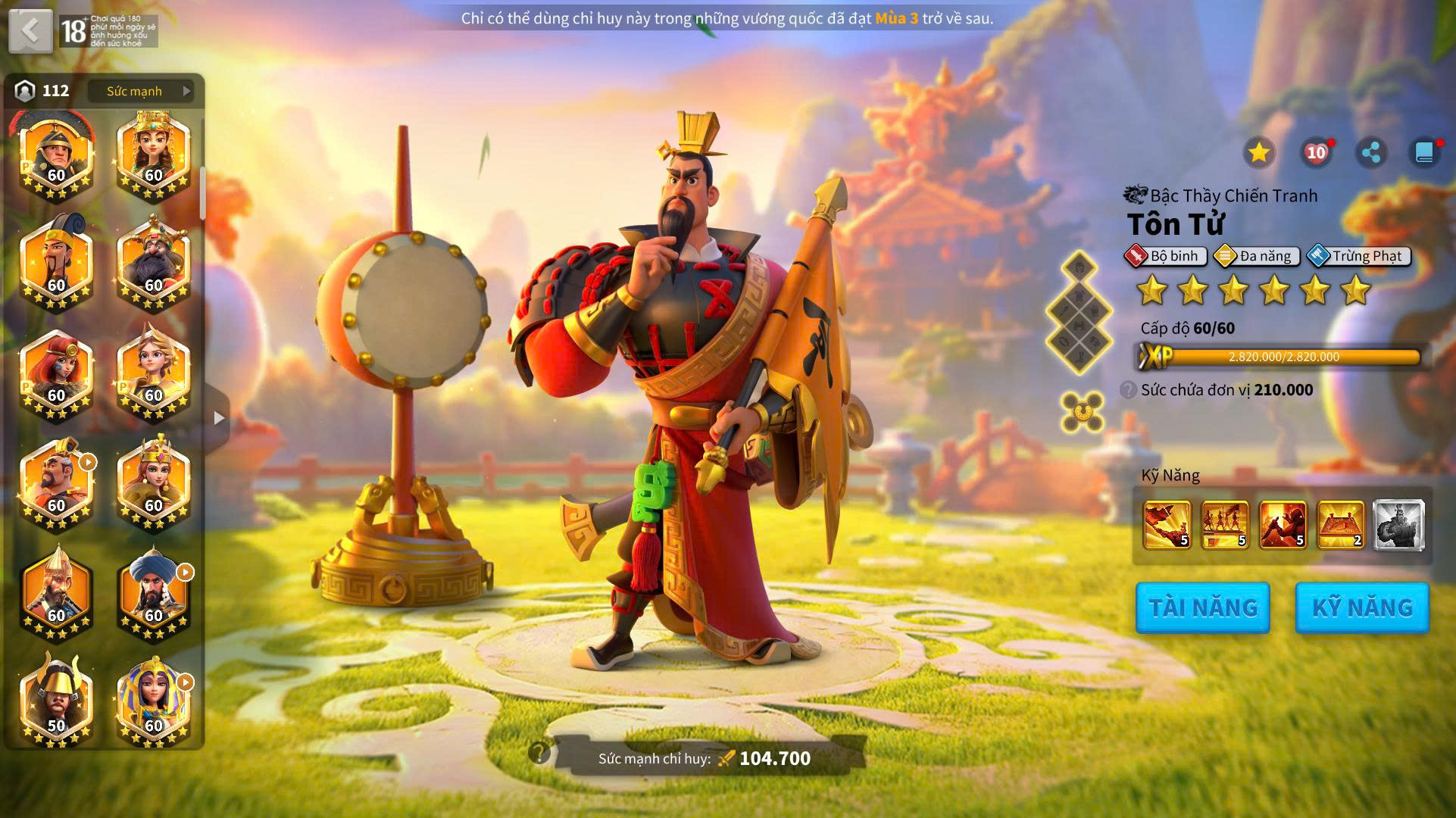Image resolution: width=1456 pixels, height=818 pixels.
Task: Open the Bộ binh infantry tag
Action: coord(1165,256)
